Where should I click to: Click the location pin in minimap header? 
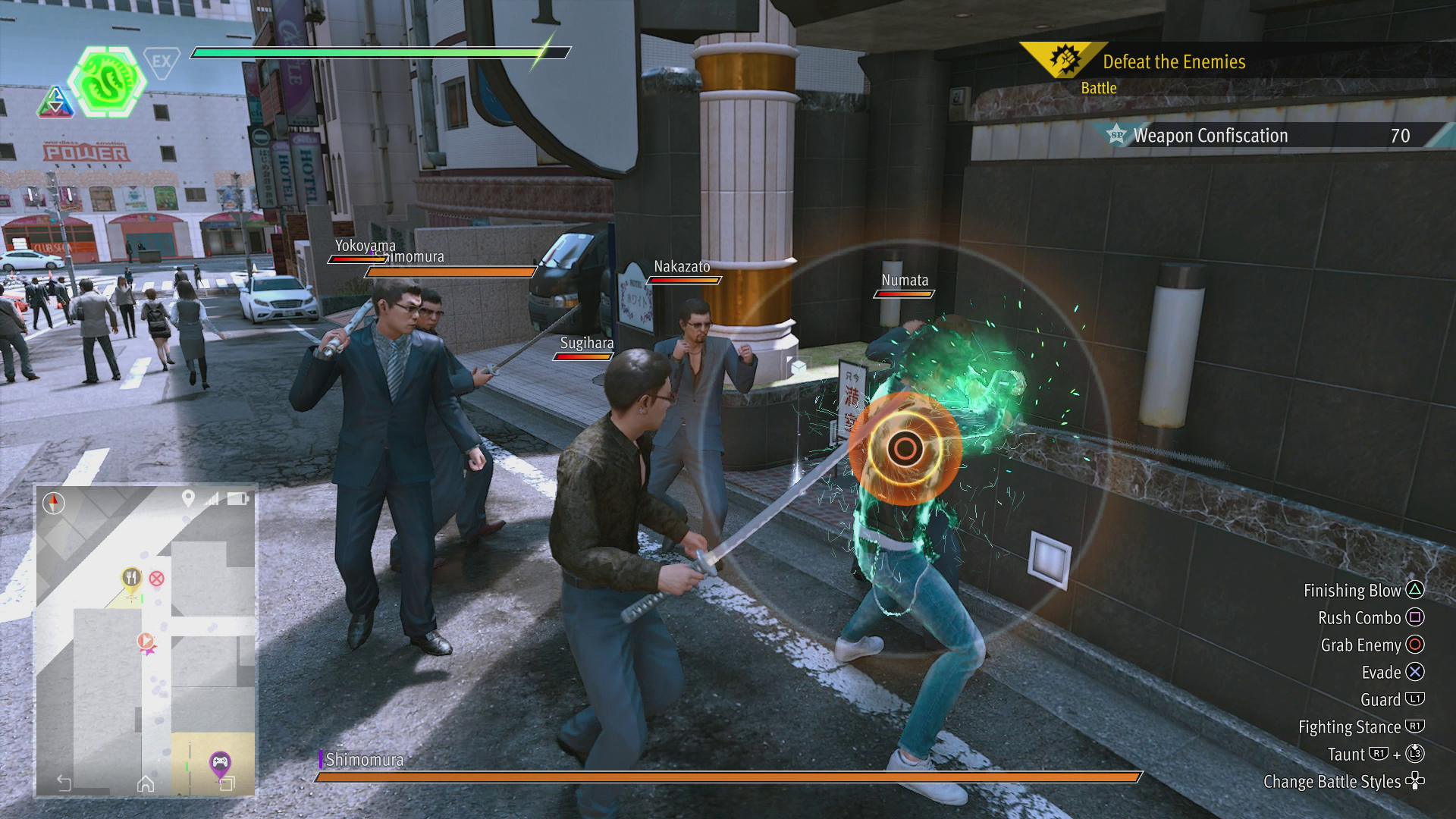[188, 498]
